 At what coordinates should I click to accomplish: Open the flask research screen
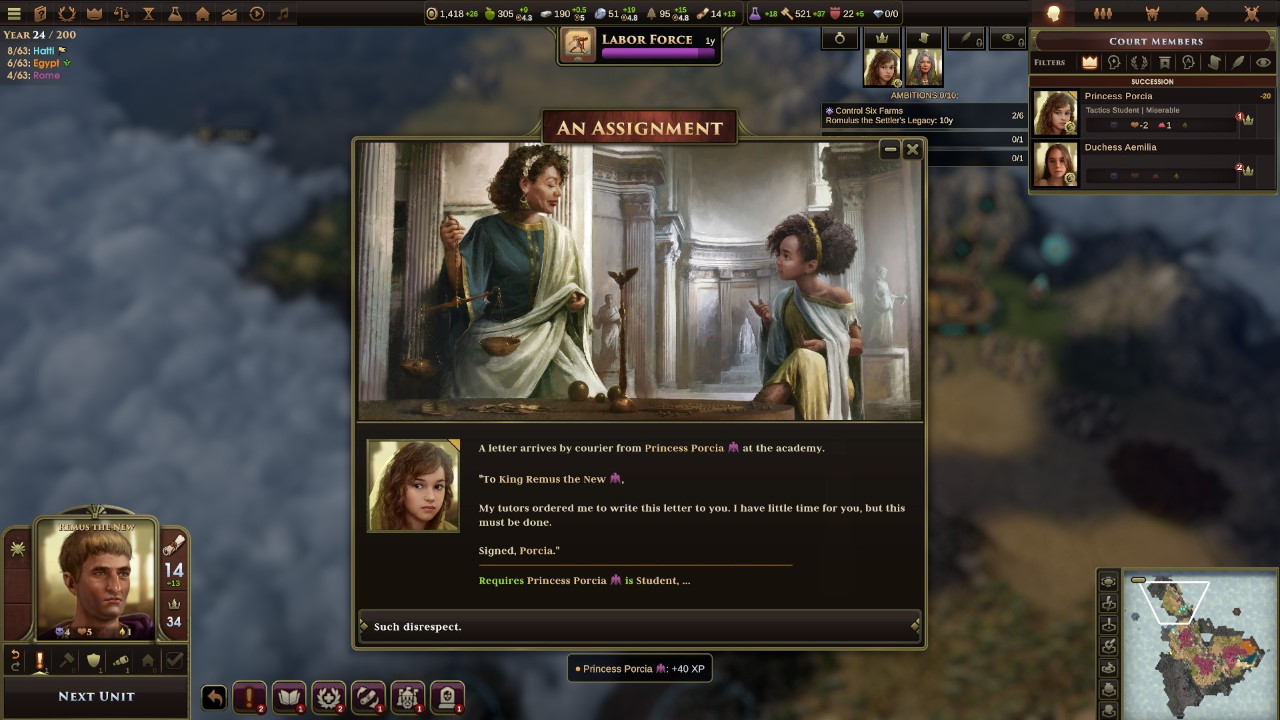point(175,14)
